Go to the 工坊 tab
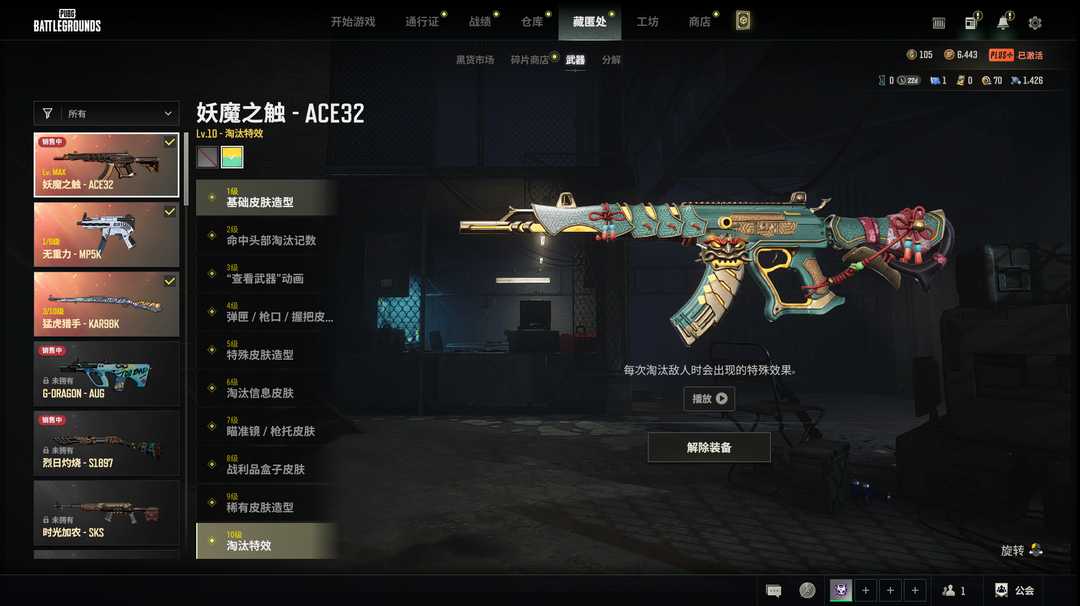 pyautogui.click(x=647, y=21)
